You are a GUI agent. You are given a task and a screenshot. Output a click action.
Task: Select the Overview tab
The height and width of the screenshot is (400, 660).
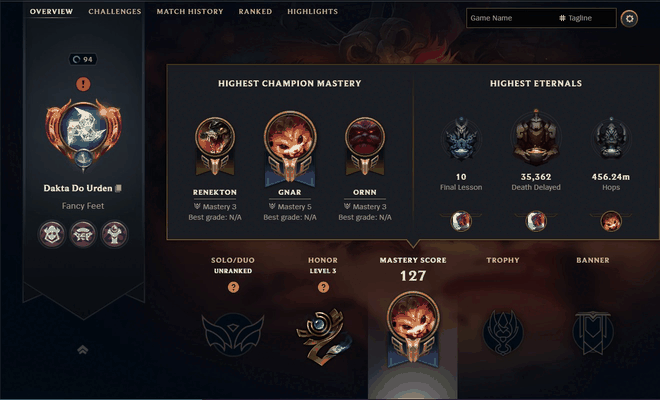50,12
